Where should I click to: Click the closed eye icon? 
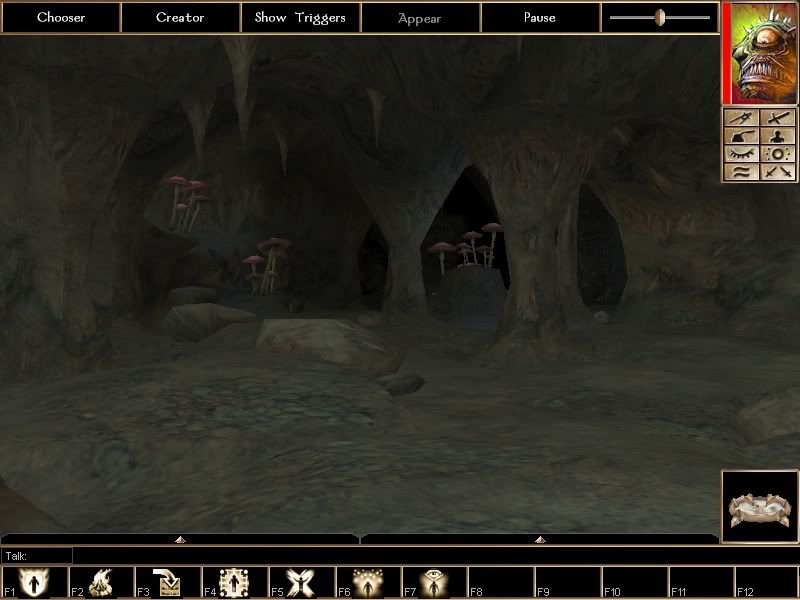tap(741, 155)
